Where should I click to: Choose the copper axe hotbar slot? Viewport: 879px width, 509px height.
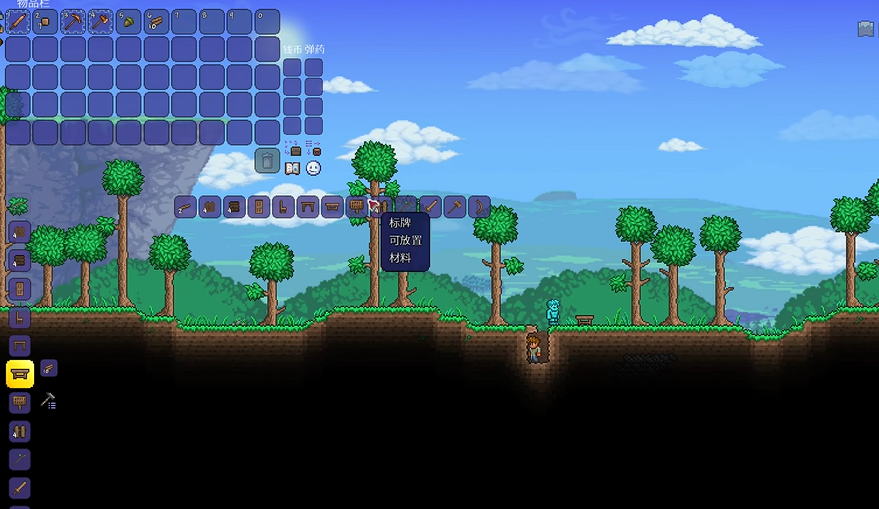point(100,21)
